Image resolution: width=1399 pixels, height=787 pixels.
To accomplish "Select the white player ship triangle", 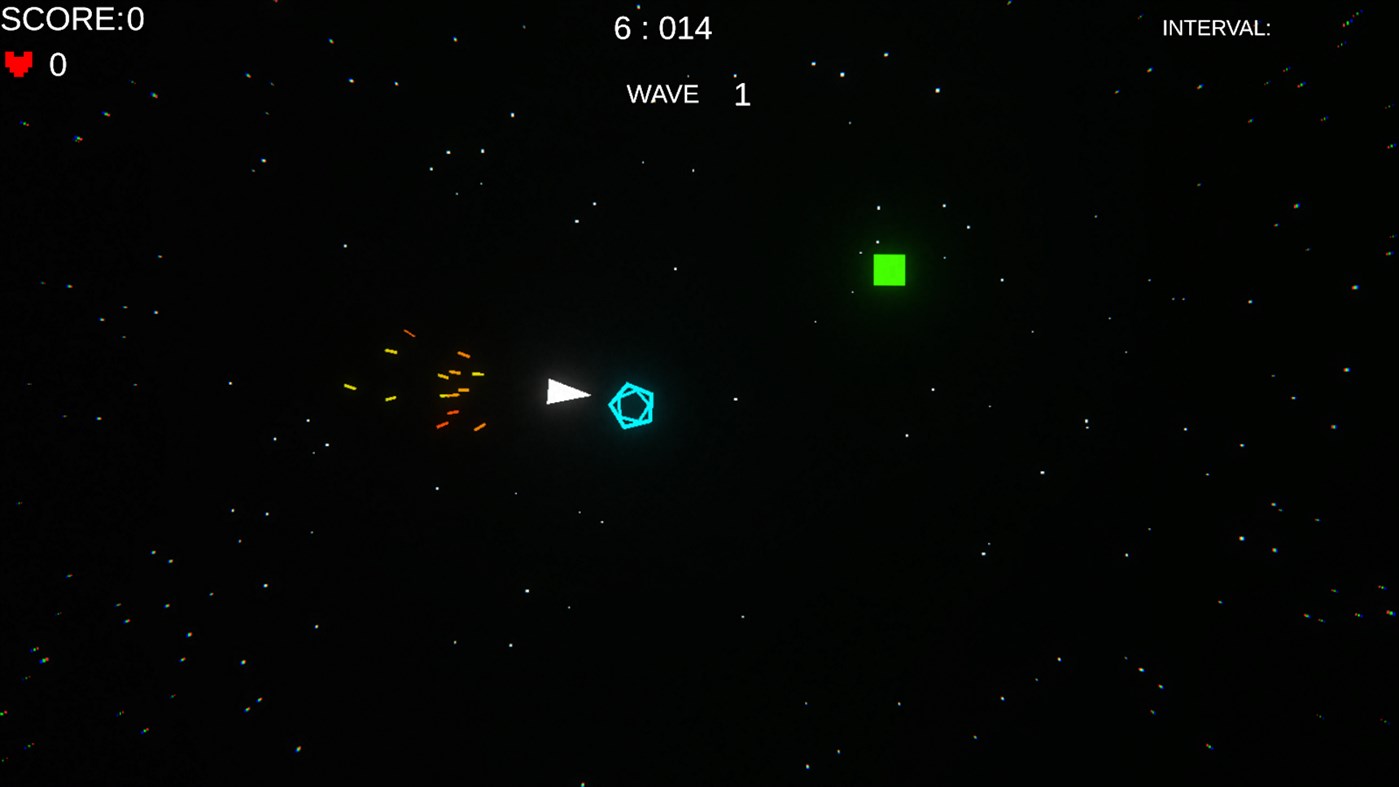I will 567,391.
